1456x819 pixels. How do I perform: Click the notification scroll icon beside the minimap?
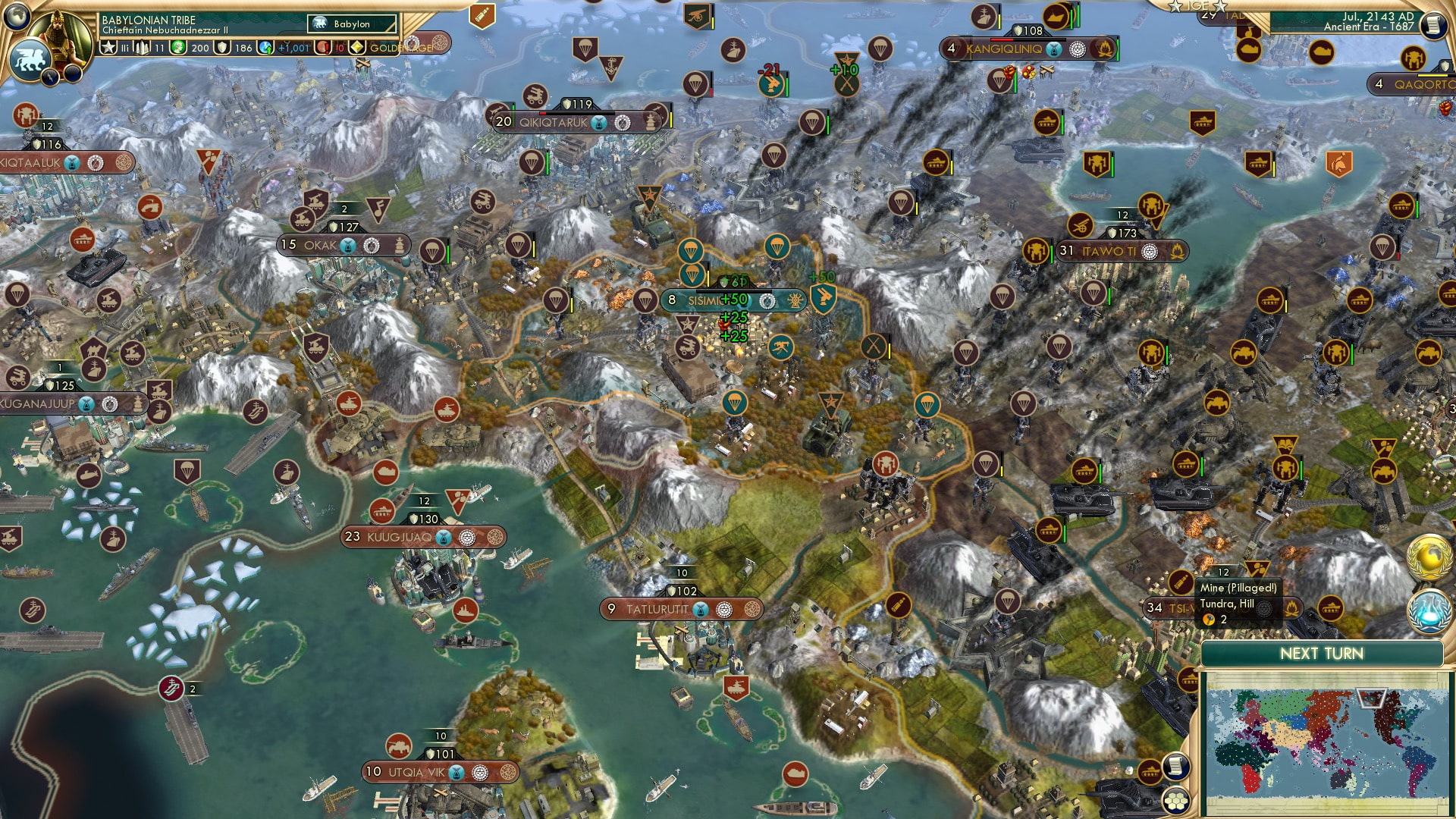pos(1175,767)
